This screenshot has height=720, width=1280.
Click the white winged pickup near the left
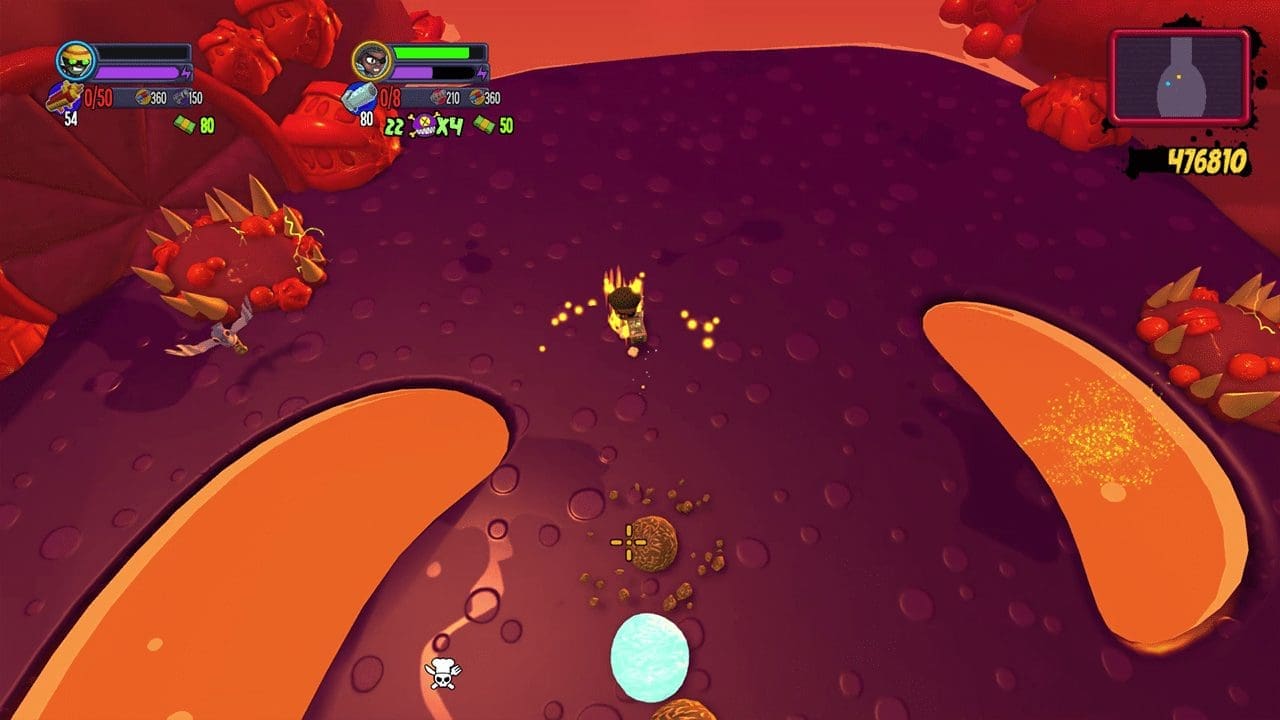click(x=223, y=337)
